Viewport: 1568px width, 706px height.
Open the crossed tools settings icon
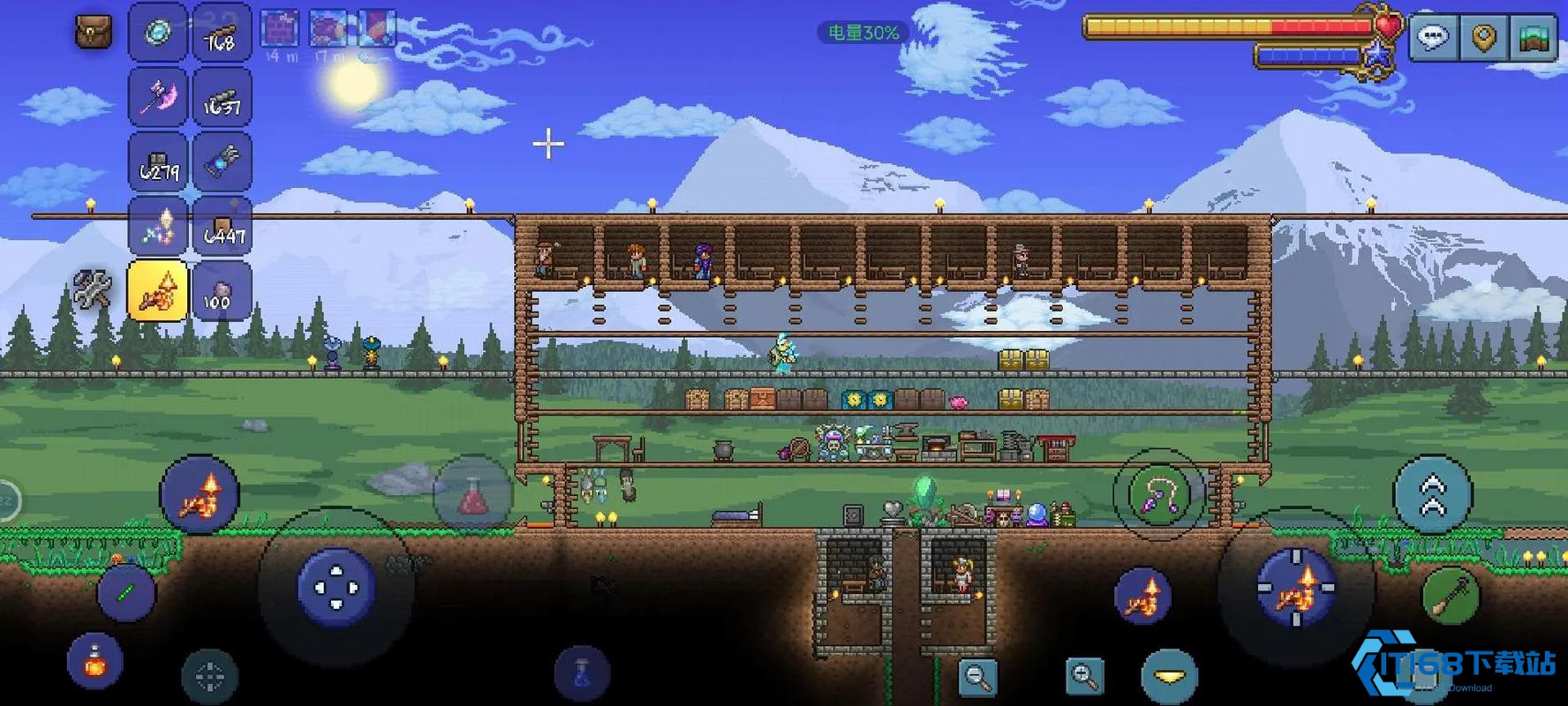(92, 289)
